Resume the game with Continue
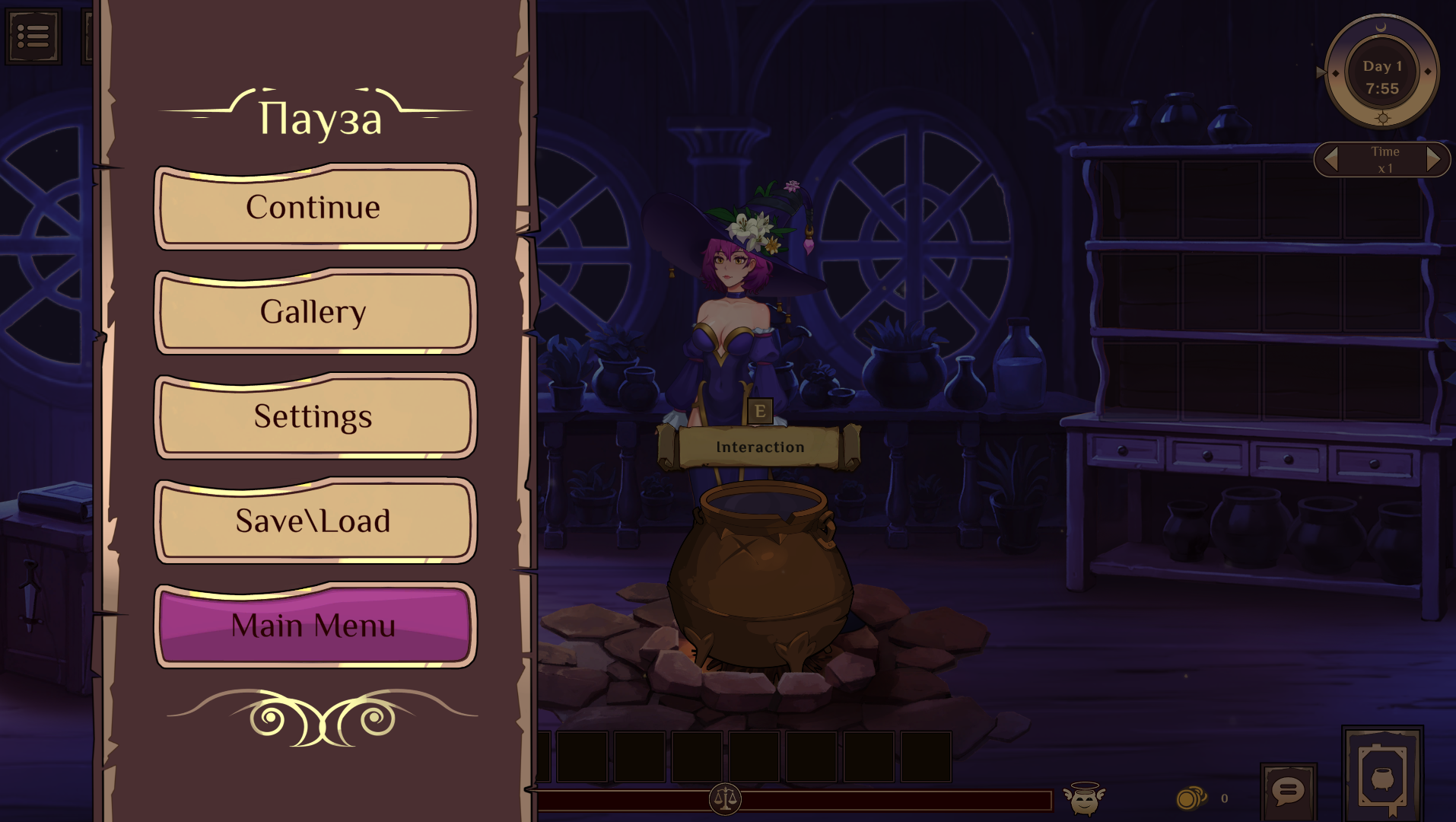The width and height of the screenshot is (1456, 822). (314, 208)
